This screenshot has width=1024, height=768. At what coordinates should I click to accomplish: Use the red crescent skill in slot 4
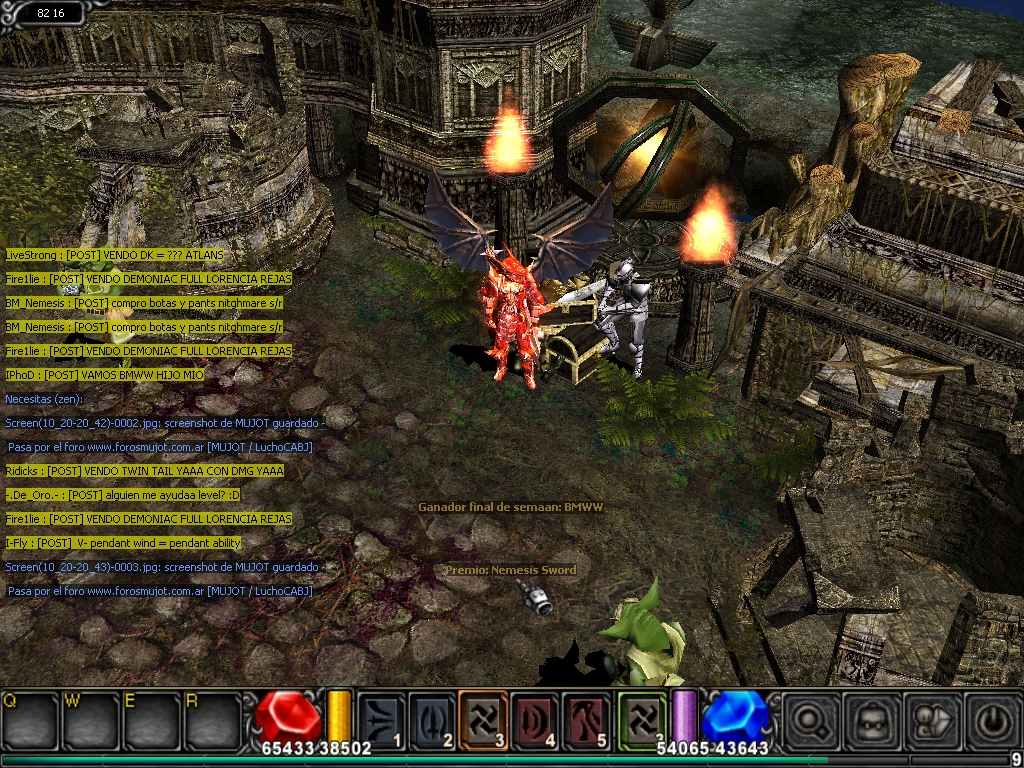point(537,721)
